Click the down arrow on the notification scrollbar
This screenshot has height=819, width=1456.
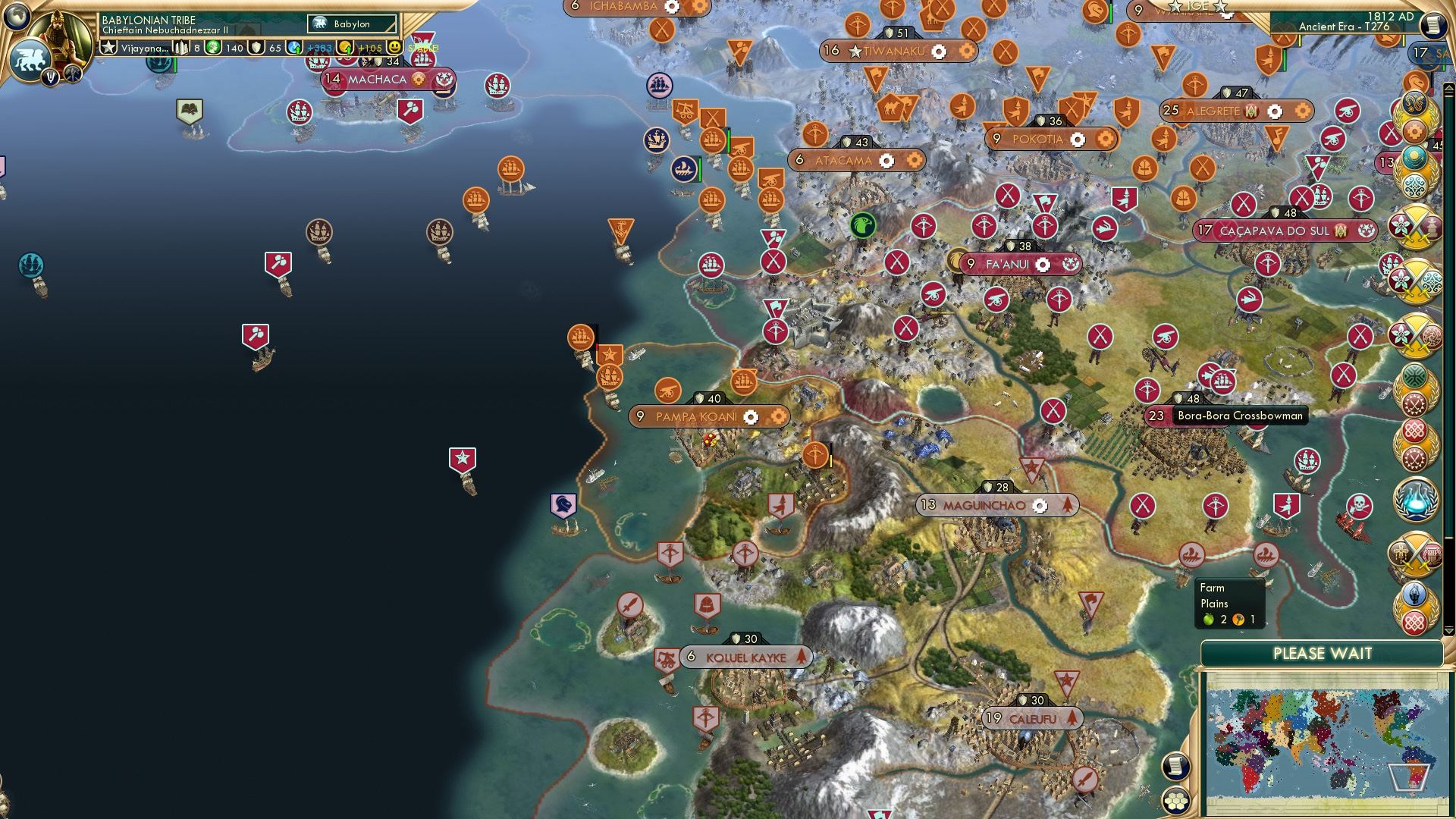pyautogui.click(x=1449, y=626)
